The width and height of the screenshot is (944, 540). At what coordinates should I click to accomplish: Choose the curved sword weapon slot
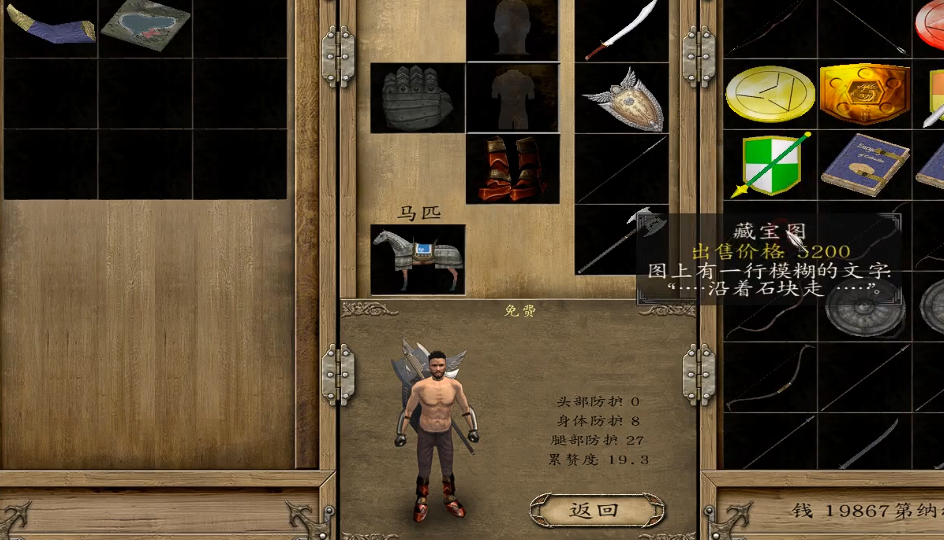pyautogui.click(x=621, y=30)
